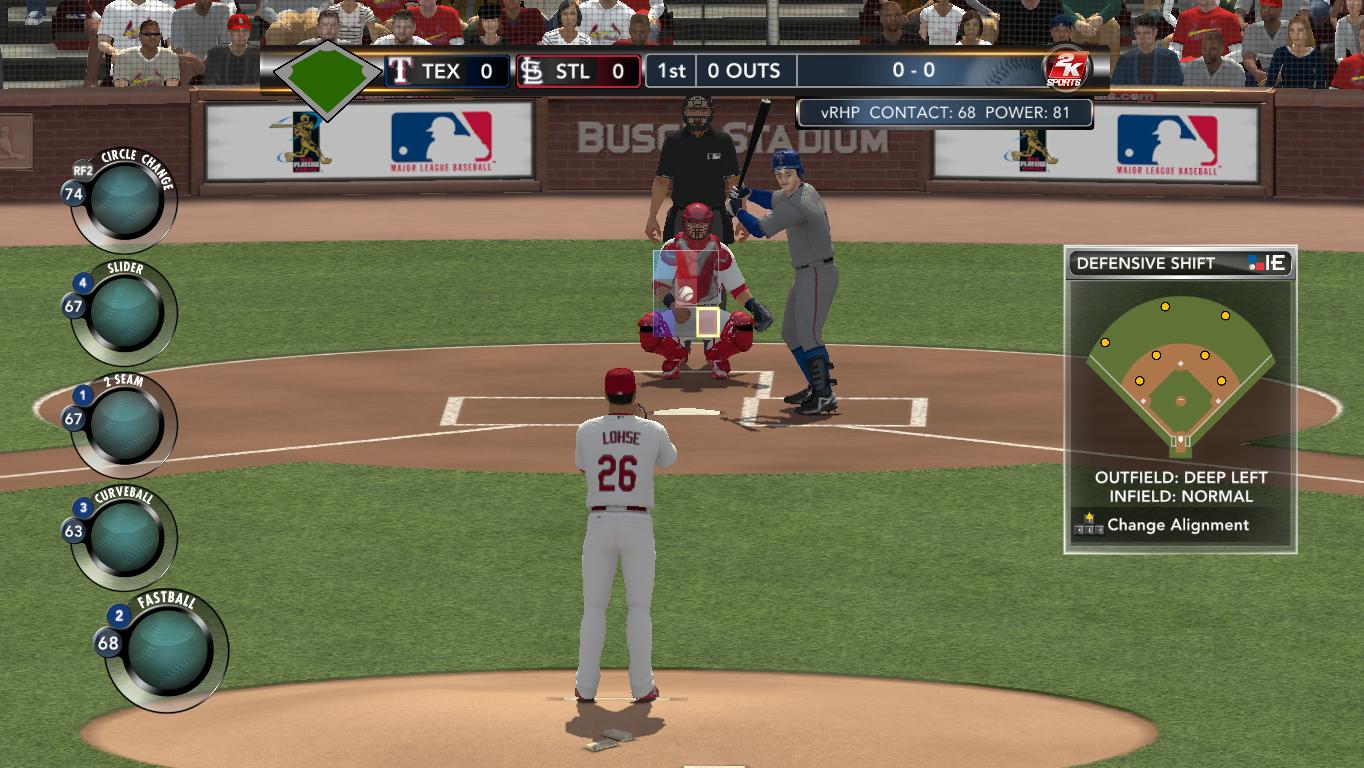
Task: Select the Curveball pitch
Action: (126, 538)
